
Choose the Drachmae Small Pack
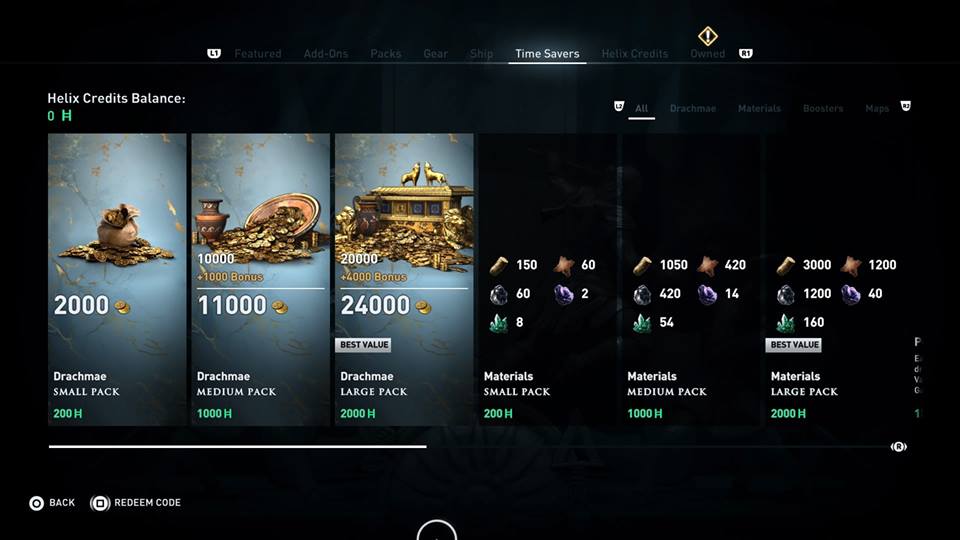click(x=117, y=280)
